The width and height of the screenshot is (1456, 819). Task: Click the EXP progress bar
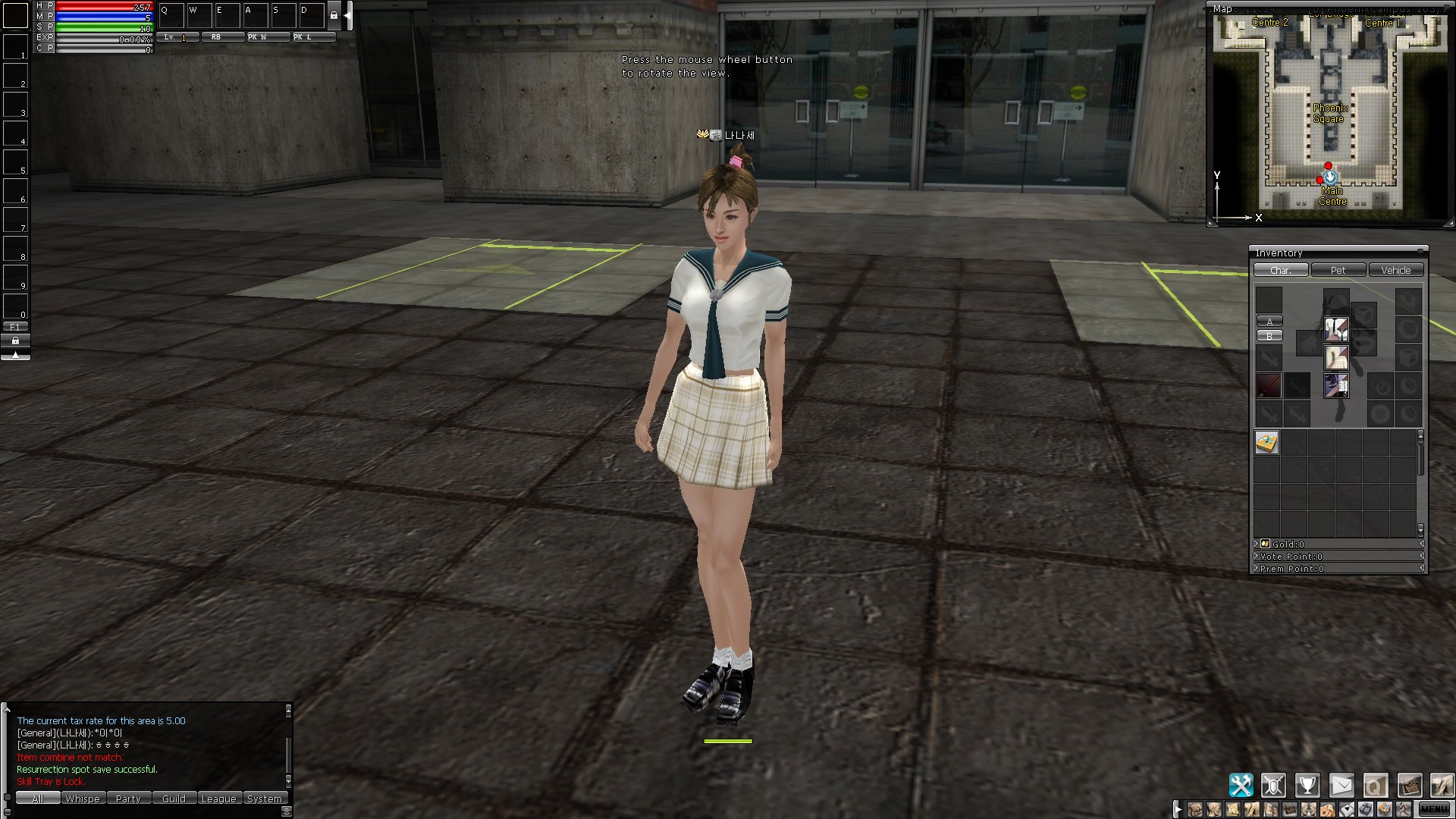pyautogui.click(x=102, y=36)
